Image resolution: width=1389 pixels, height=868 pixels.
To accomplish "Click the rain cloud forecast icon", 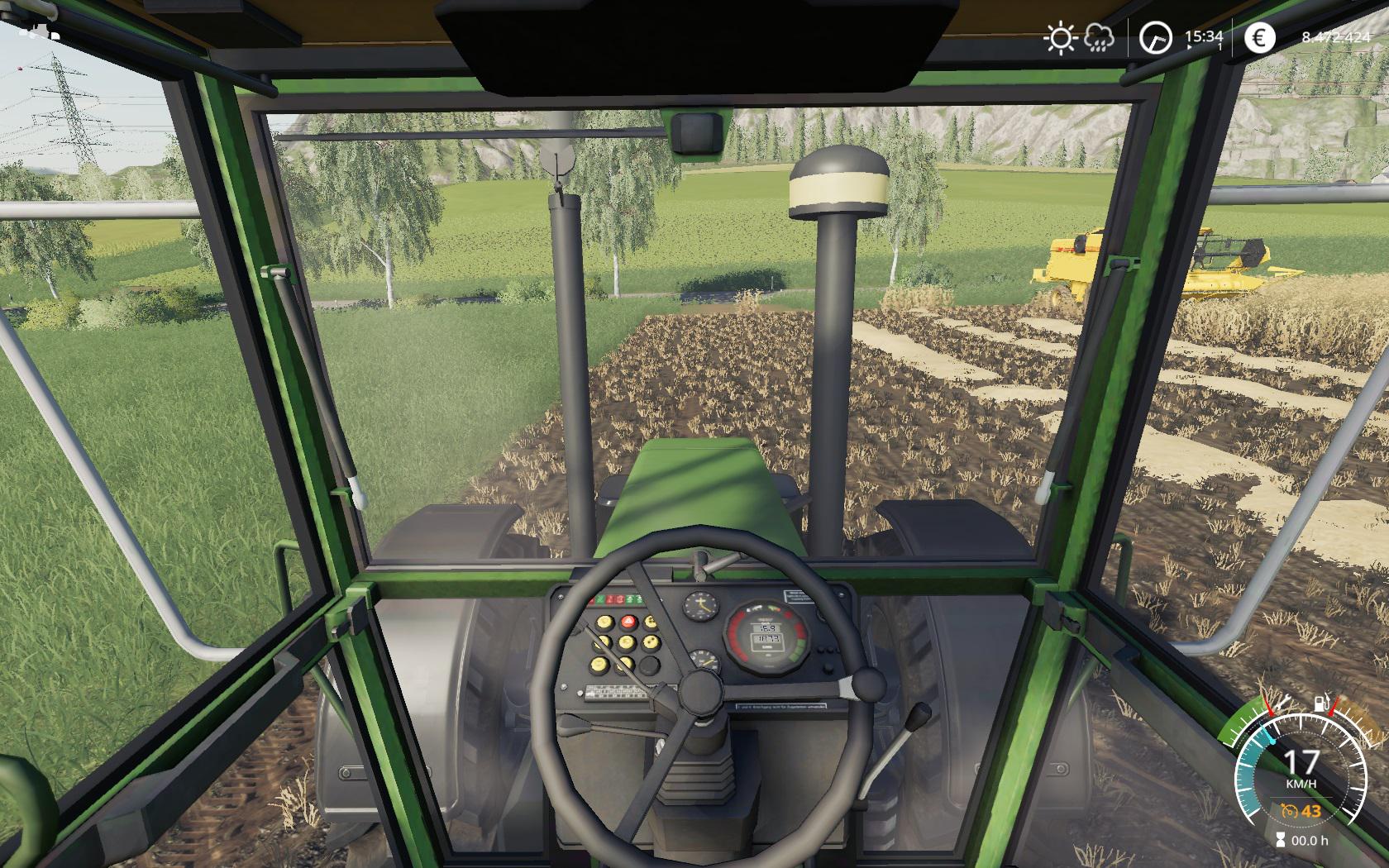I will point(1099,38).
